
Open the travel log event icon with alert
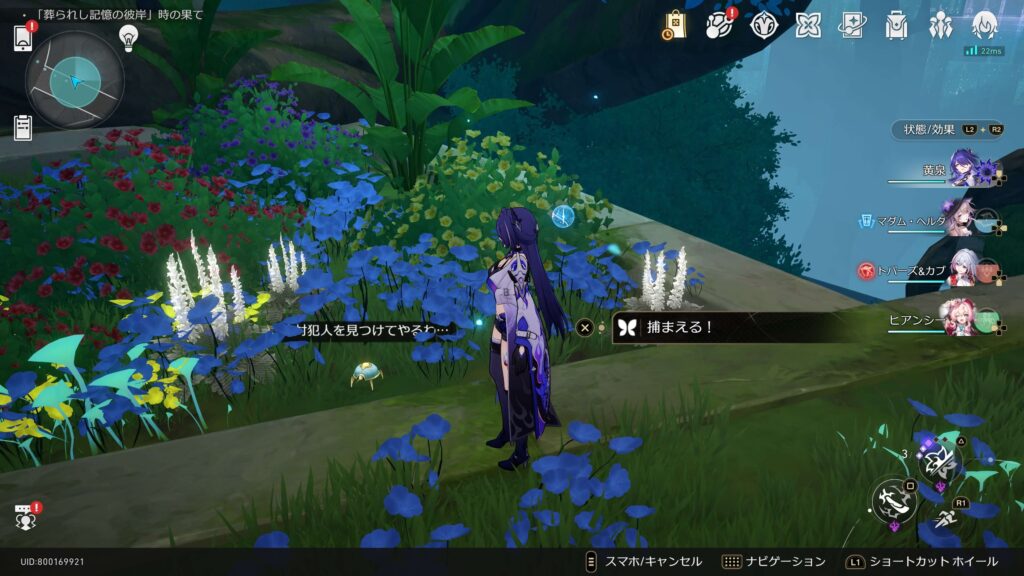[719, 25]
